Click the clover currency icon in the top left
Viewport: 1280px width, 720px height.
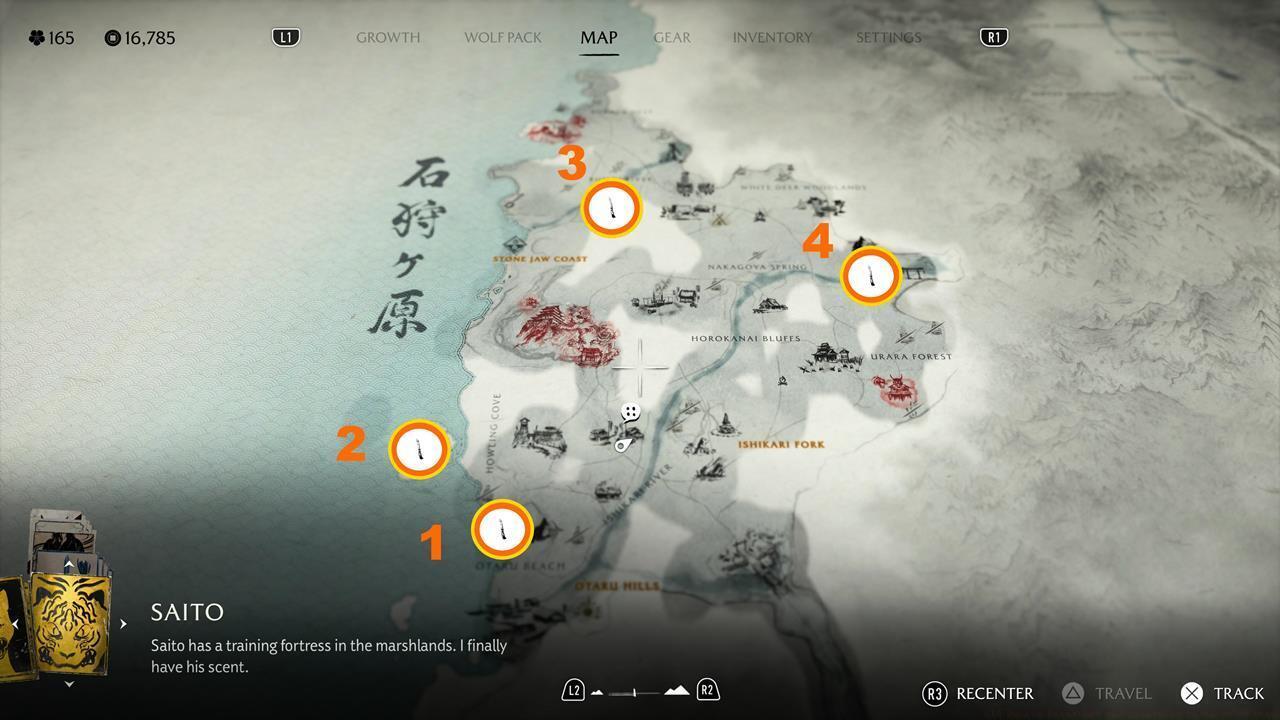coord(35,37)
